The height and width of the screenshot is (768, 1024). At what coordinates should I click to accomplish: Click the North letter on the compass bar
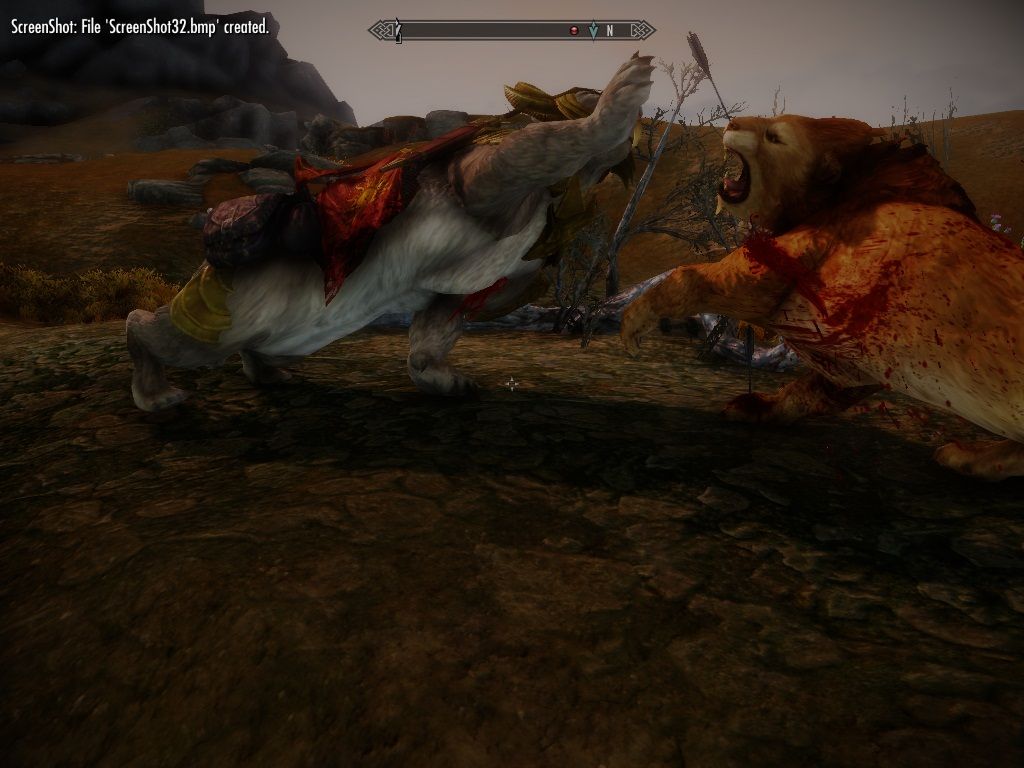610,31
